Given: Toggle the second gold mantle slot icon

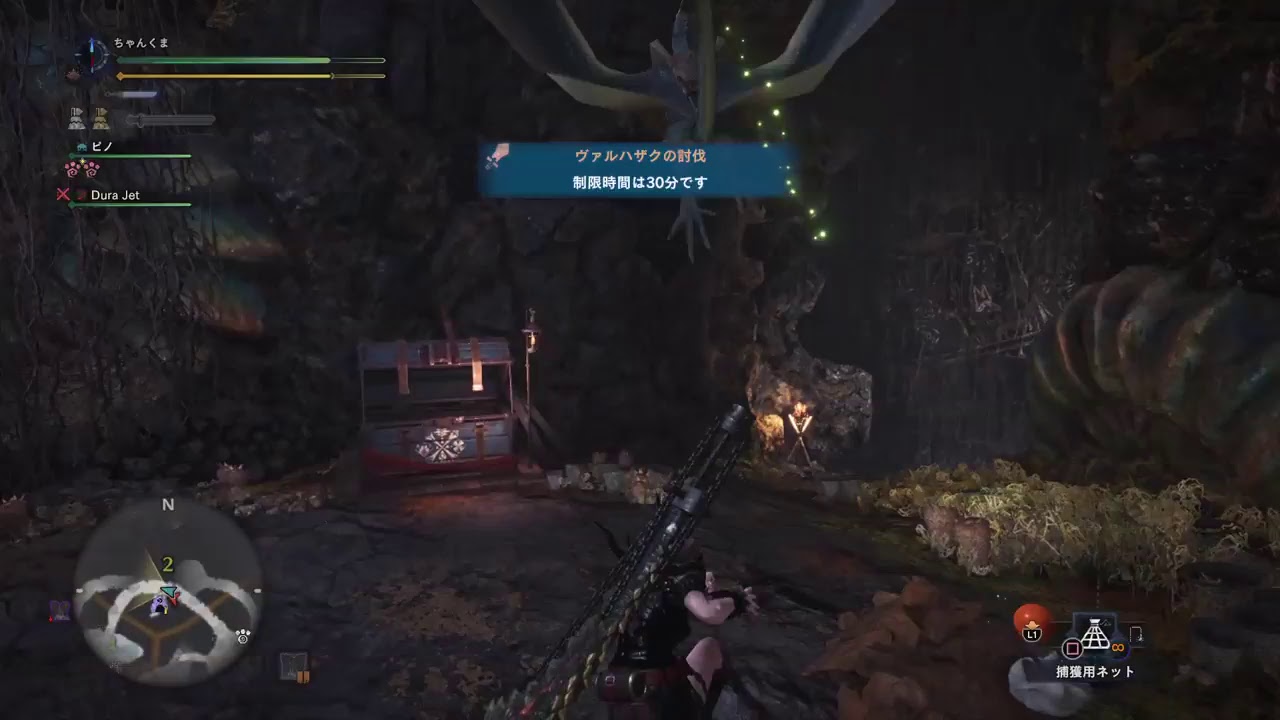Looking at the screenshot, I should pyautogui.click(x=100, y=117).
